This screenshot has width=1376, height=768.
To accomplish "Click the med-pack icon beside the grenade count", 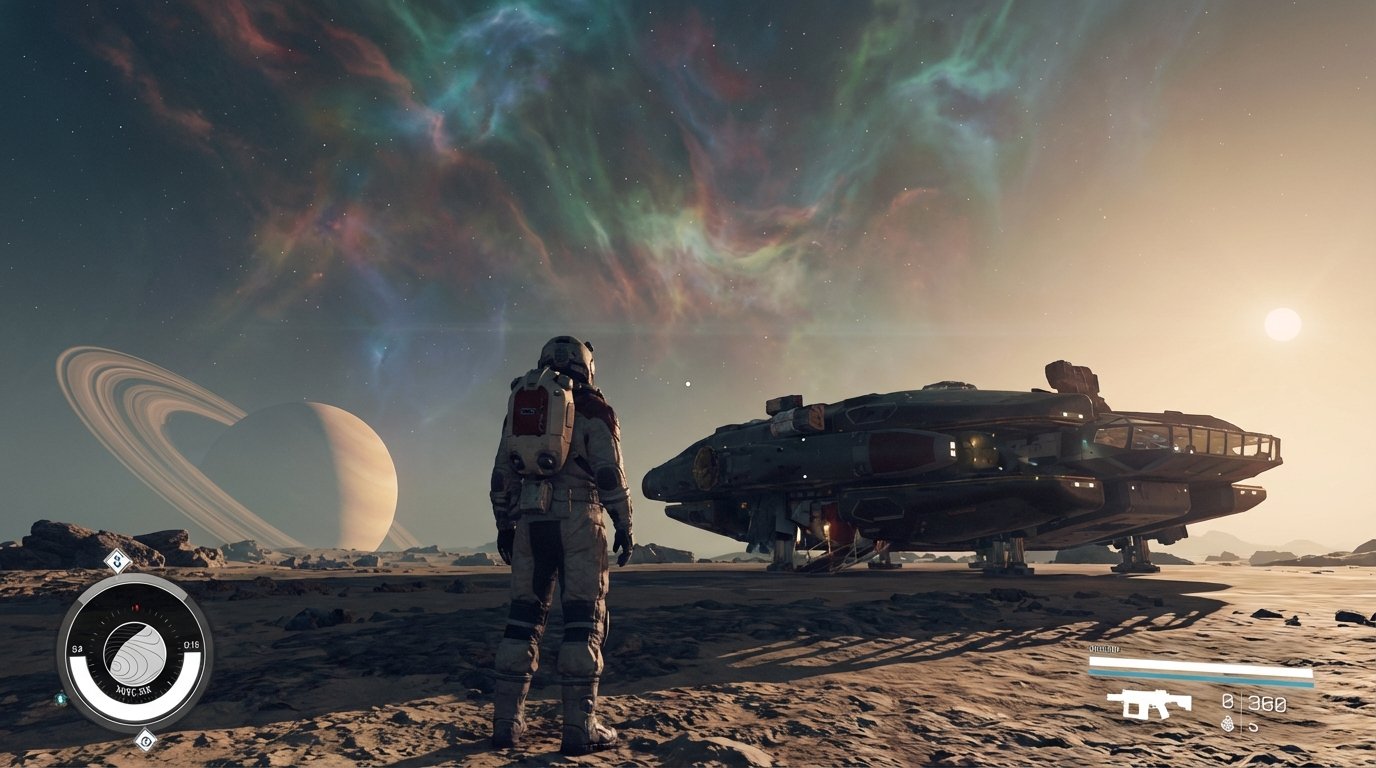I will (x=1253, y=726).
